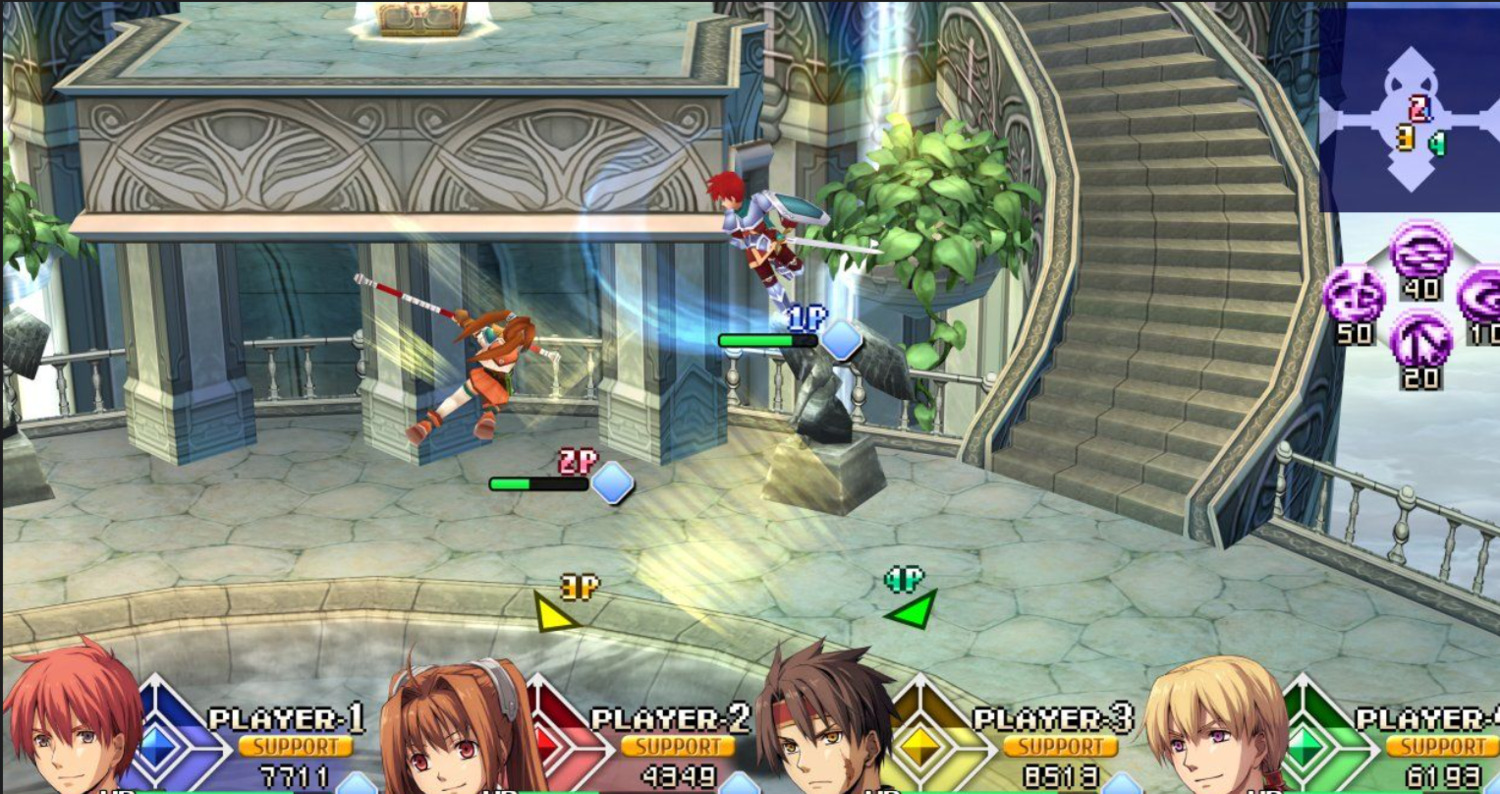
Task: Select the swirl skill orb at right edge
Action: (1481, 294)
